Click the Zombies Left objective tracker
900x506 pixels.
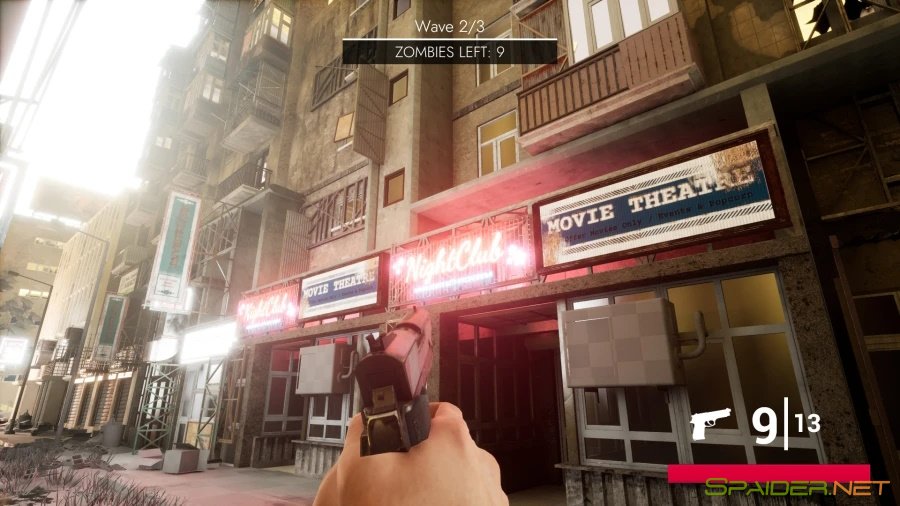tap(449, 51)
